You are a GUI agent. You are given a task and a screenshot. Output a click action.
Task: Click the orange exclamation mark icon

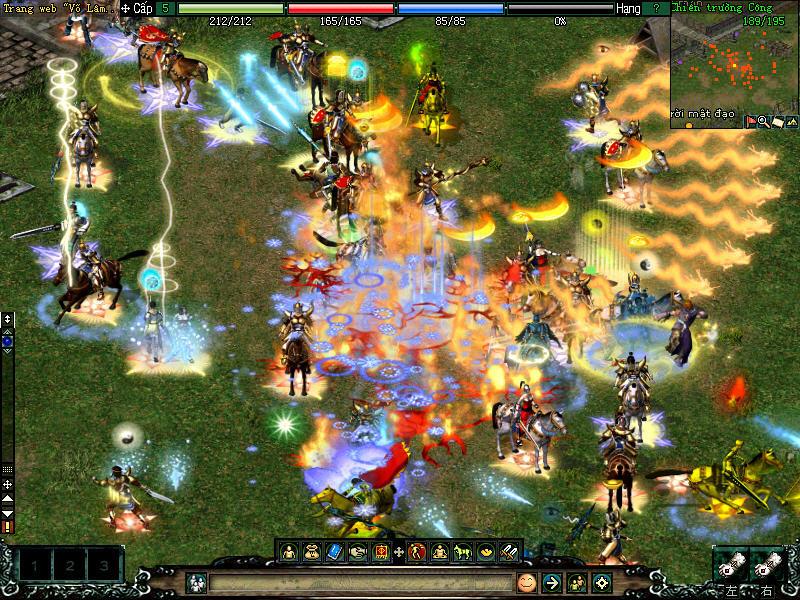click(x=8, y=525)
